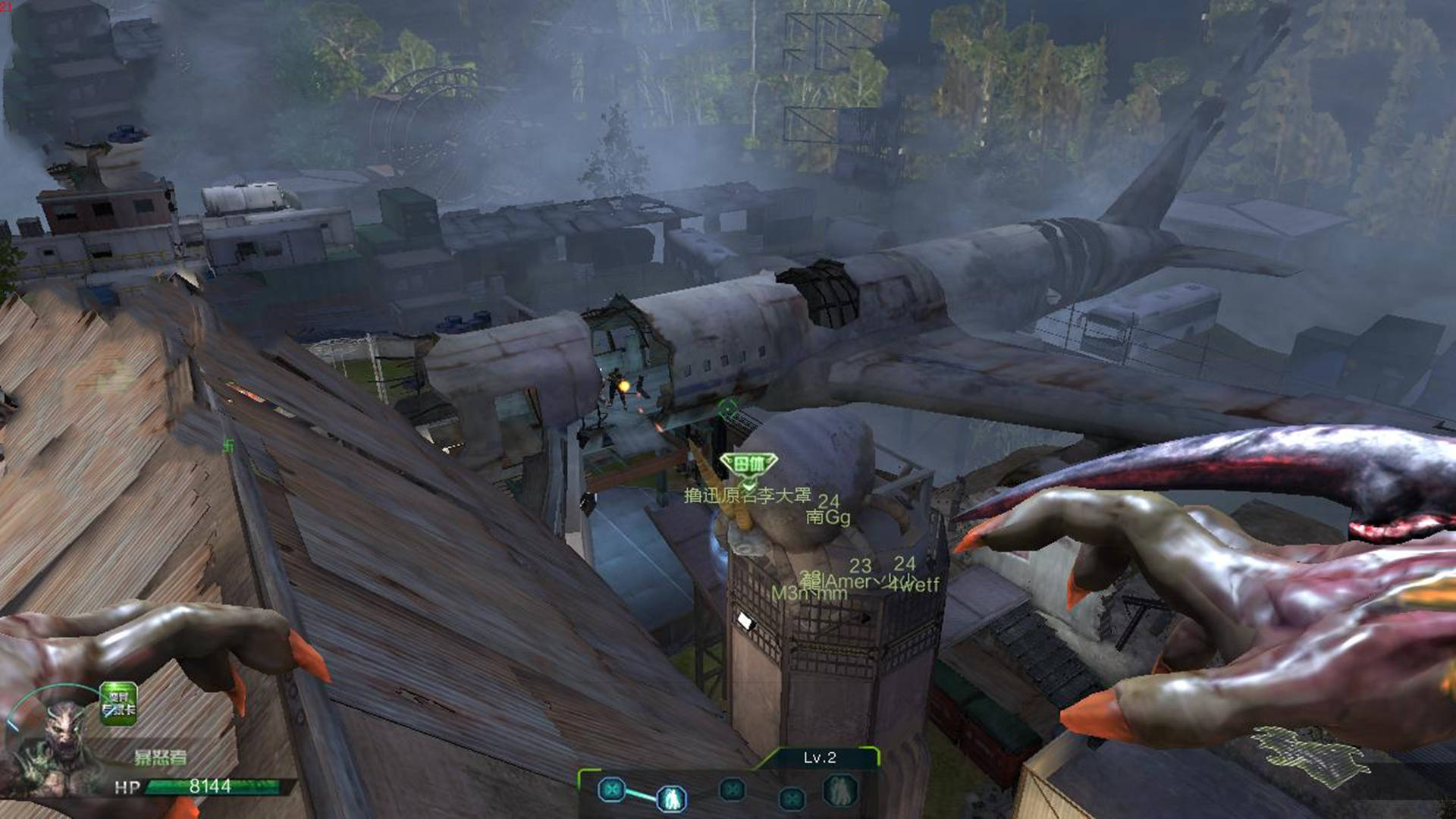Select the 母体 marker above the player name
Image resolution: width=1456 pixels, height=819 pixels.
coord(748,463)
